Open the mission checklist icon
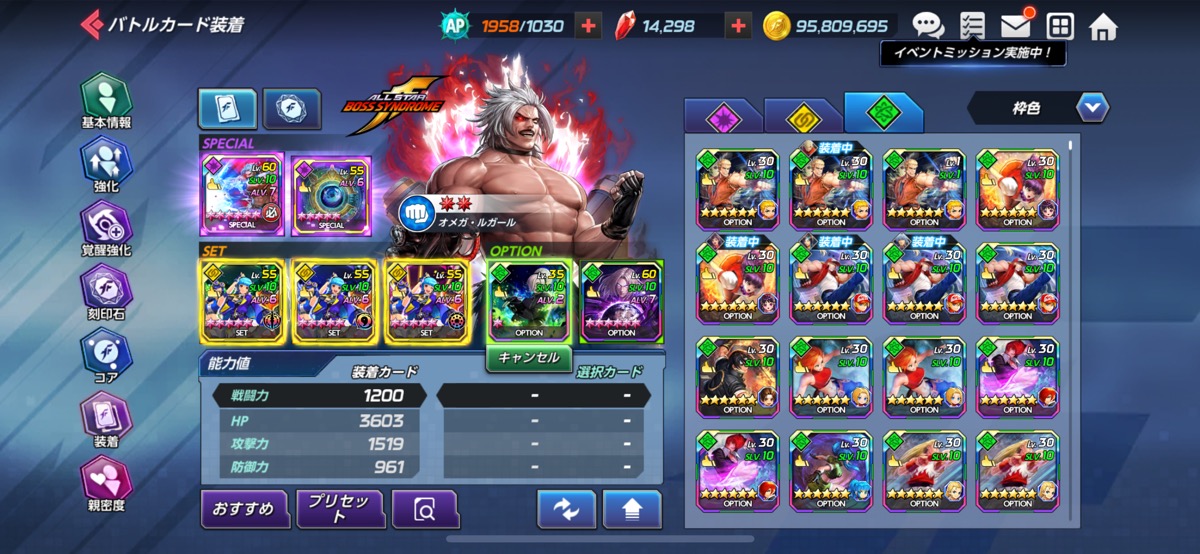 click(x=971, y=26)
